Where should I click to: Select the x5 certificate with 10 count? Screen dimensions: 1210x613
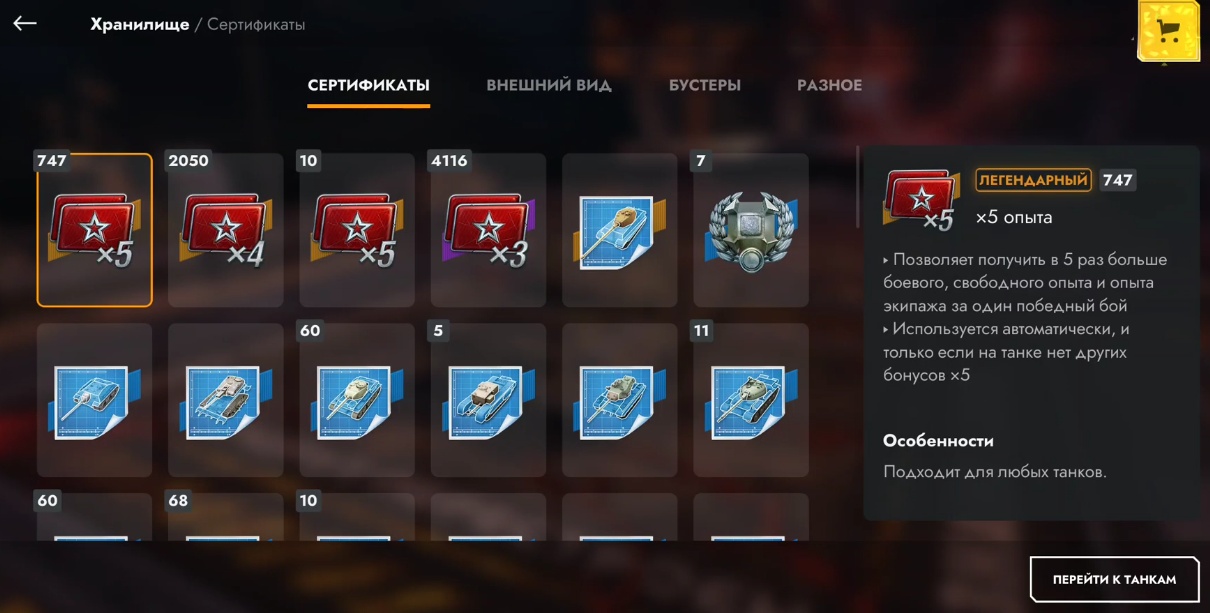tap(357, 230)
